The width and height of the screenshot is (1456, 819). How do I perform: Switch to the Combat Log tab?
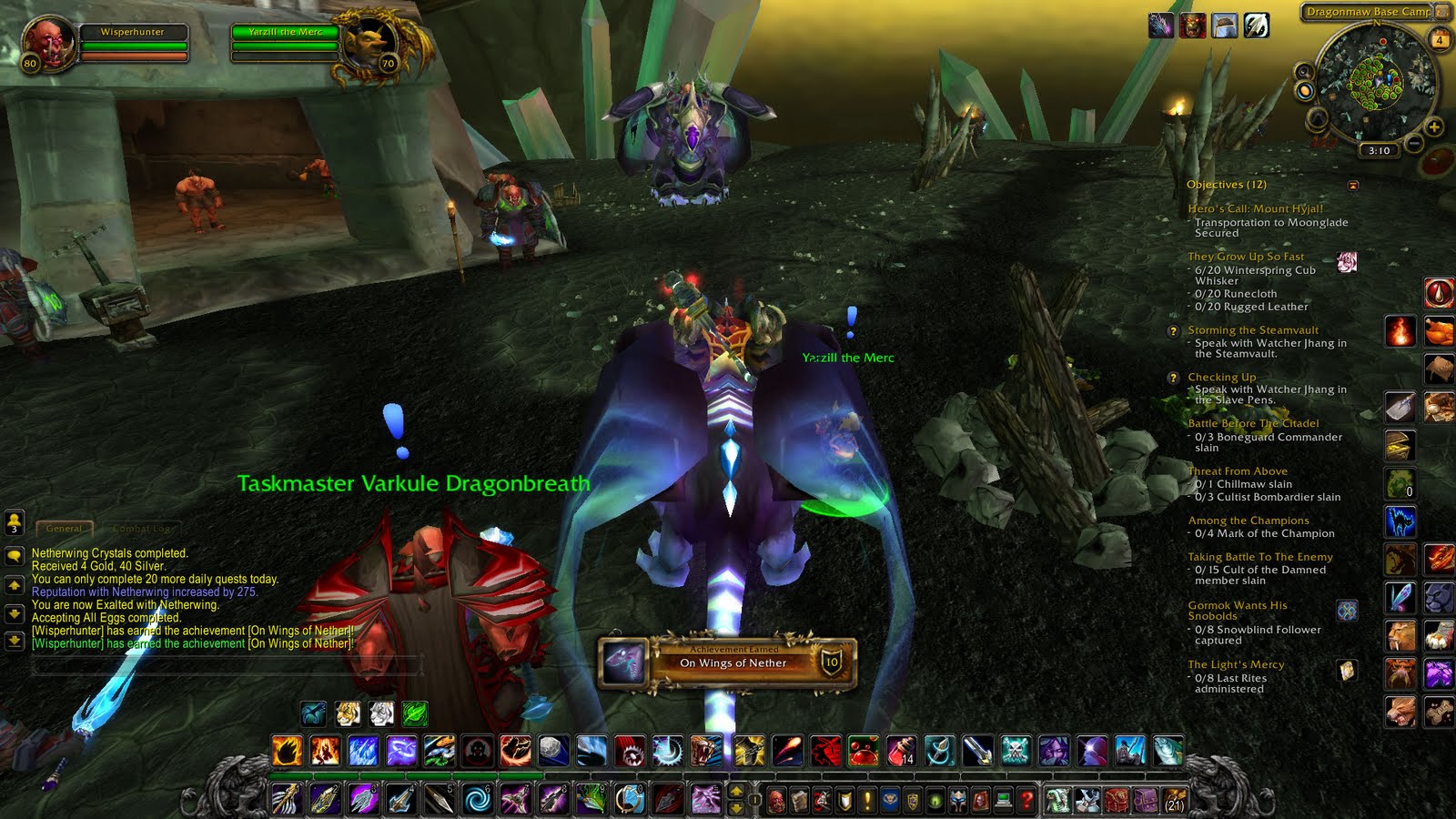(141, 528)
